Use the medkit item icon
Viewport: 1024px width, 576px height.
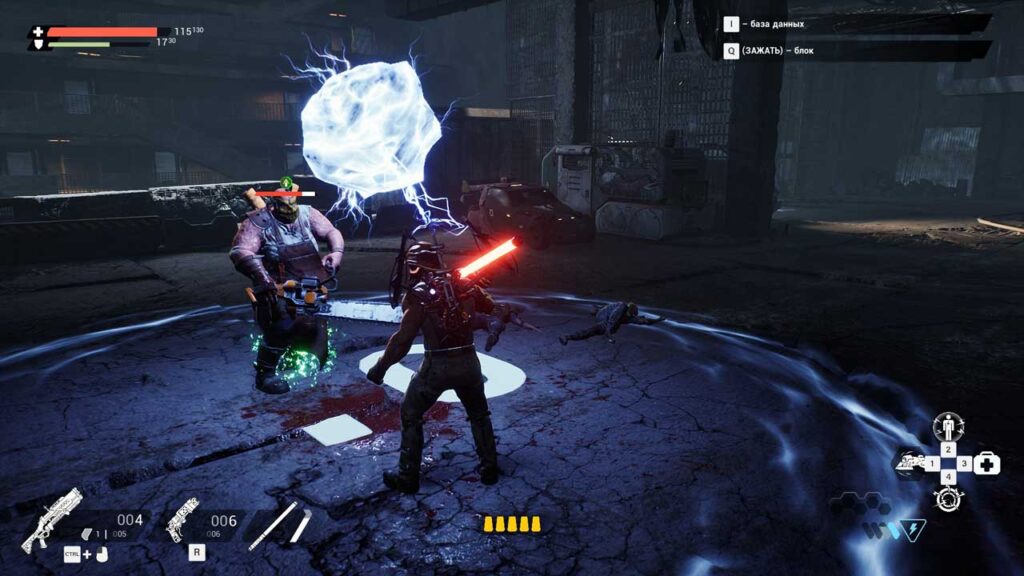pos(987,463)
